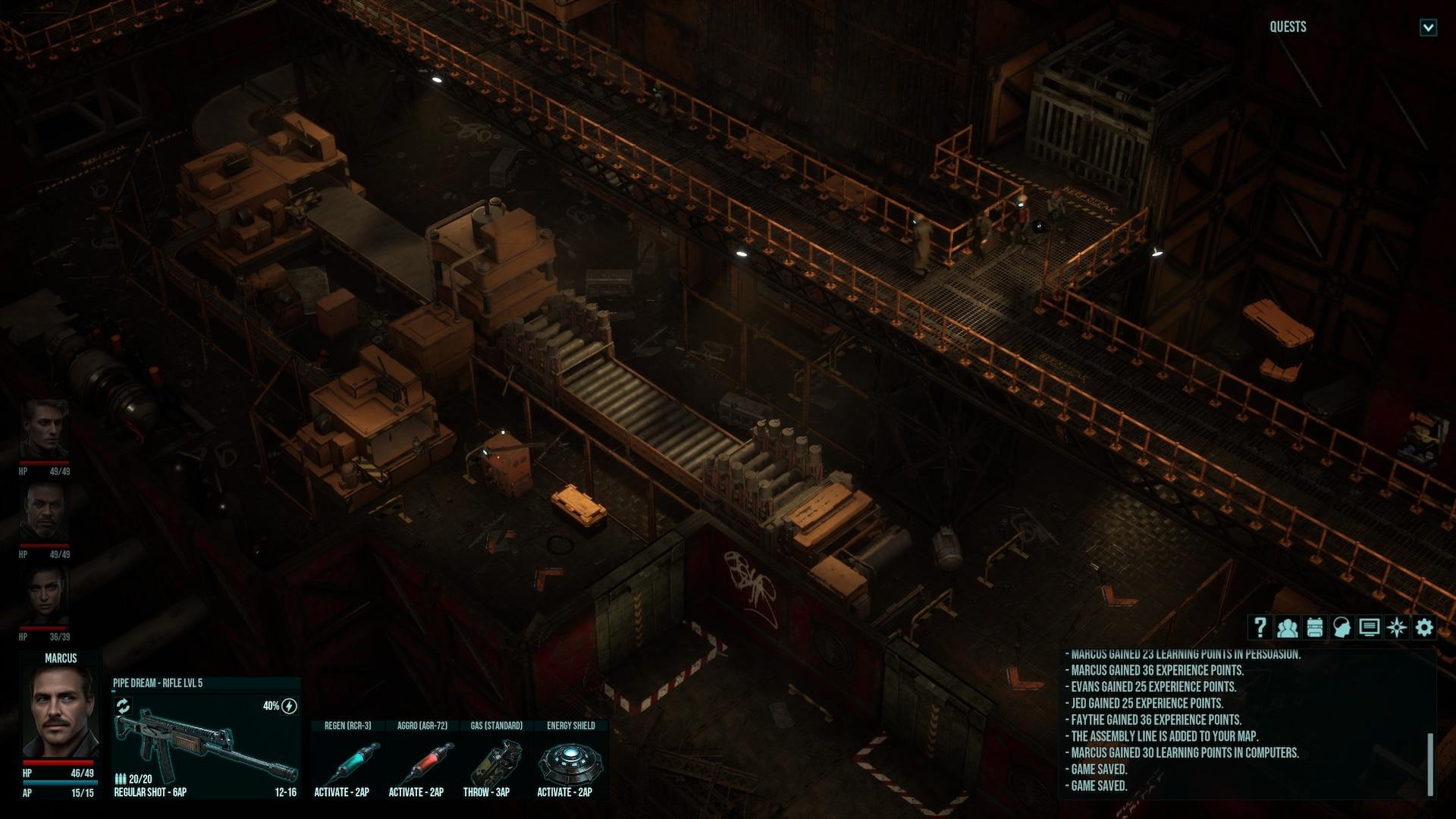1456x819 pixels.
Task: Open the party members screen
Action: pos(1287,627)
